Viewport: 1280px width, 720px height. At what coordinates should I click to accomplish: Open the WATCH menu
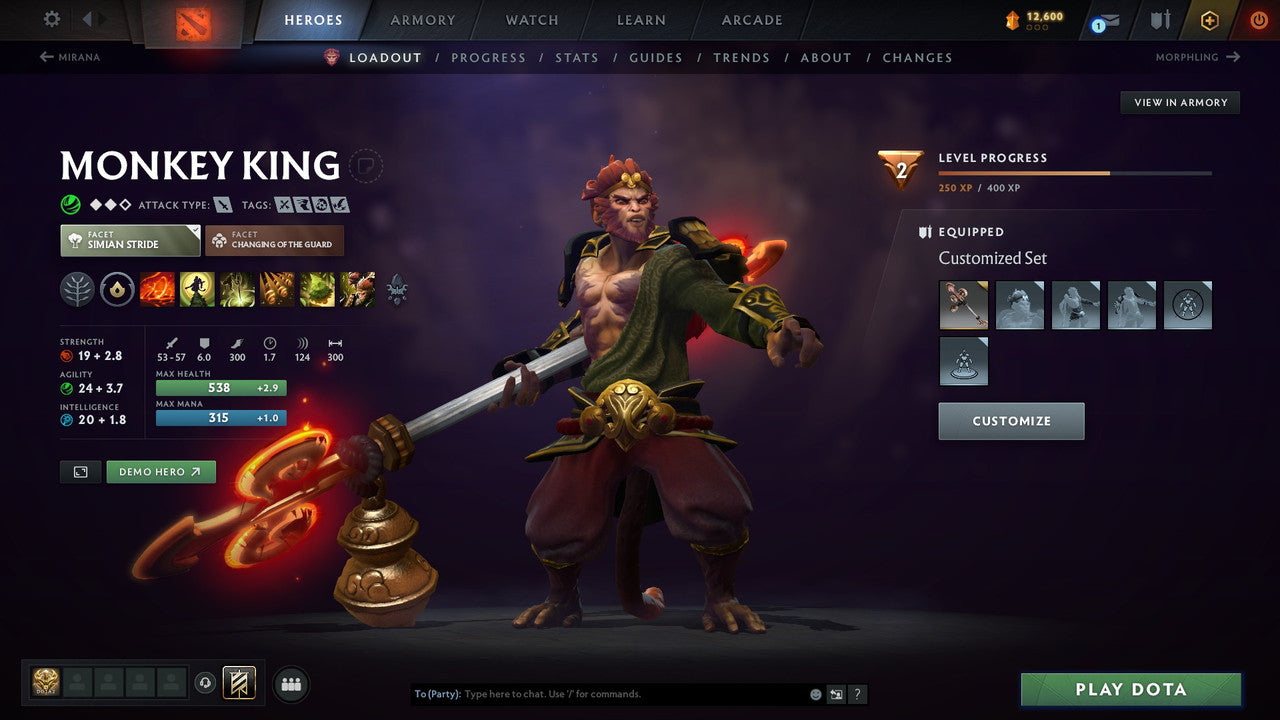pyautogui.click(x=531, y=19)
